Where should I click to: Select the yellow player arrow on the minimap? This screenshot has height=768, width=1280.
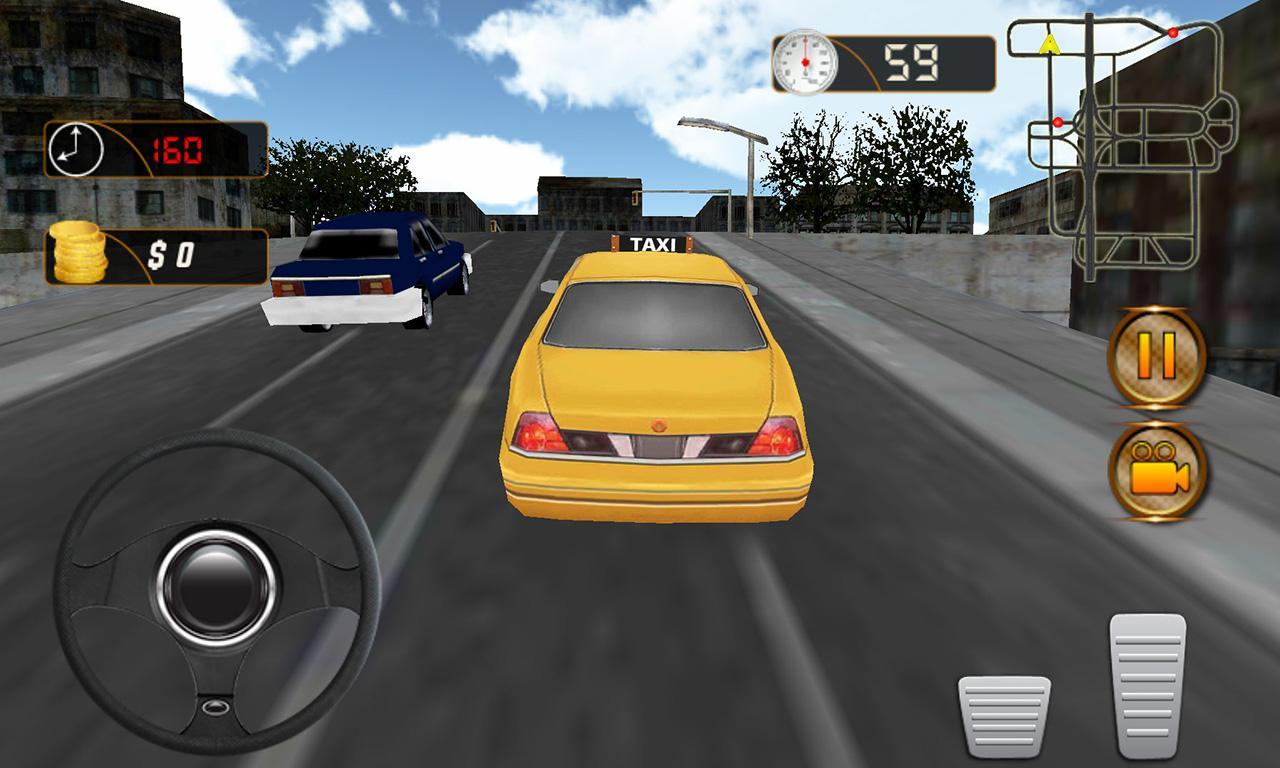coord(1050,42)
